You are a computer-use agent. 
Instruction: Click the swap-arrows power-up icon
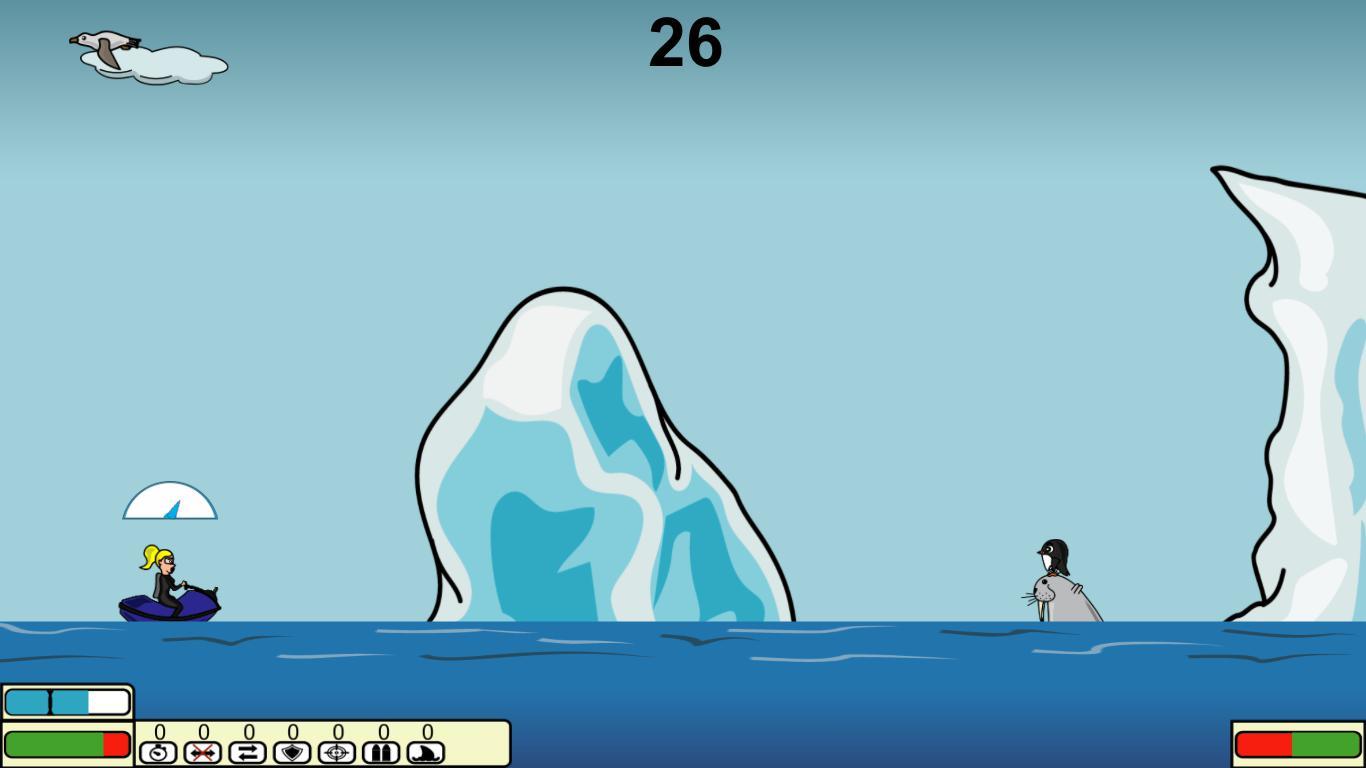tap(246, 752)
